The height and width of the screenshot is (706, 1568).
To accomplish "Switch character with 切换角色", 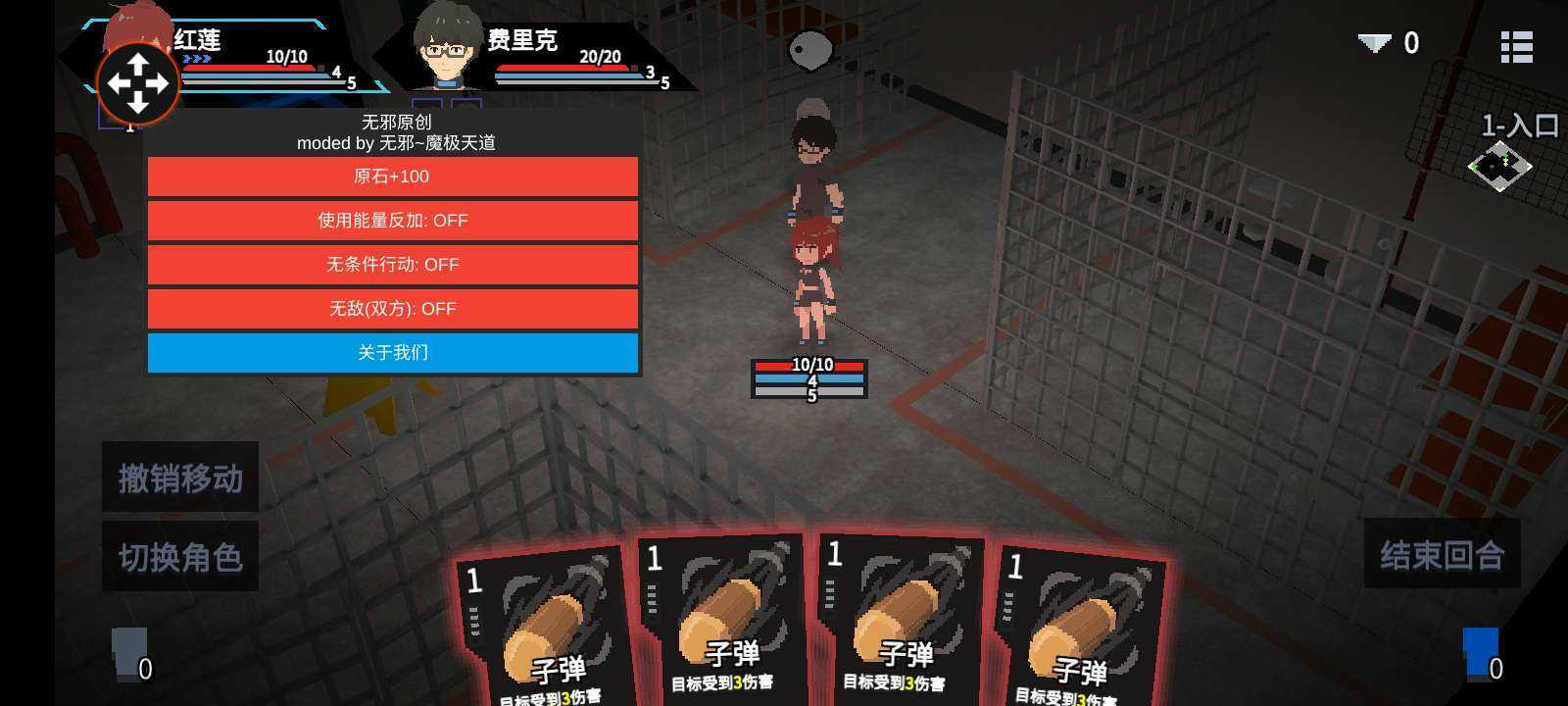I will [x=180, y=557].
